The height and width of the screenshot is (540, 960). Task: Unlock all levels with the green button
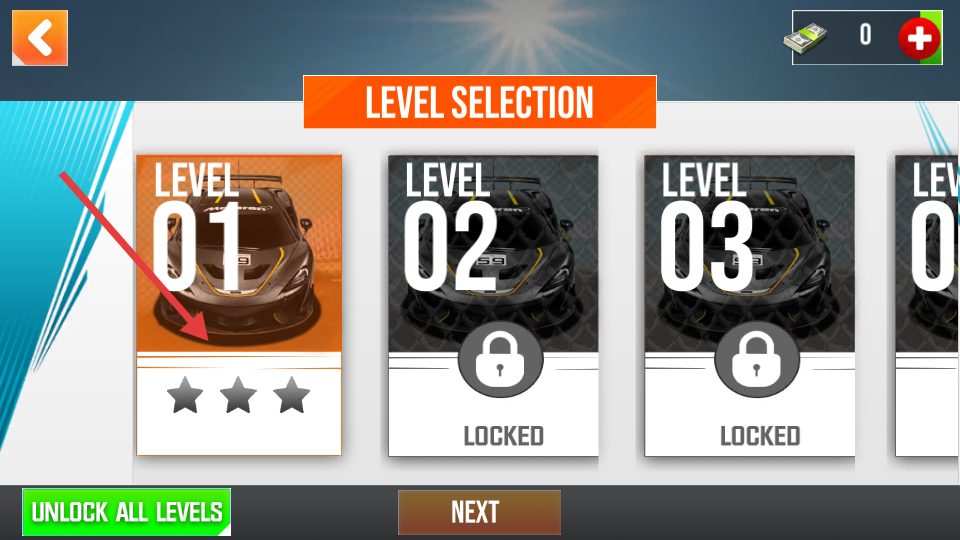(x=127, y=512)
